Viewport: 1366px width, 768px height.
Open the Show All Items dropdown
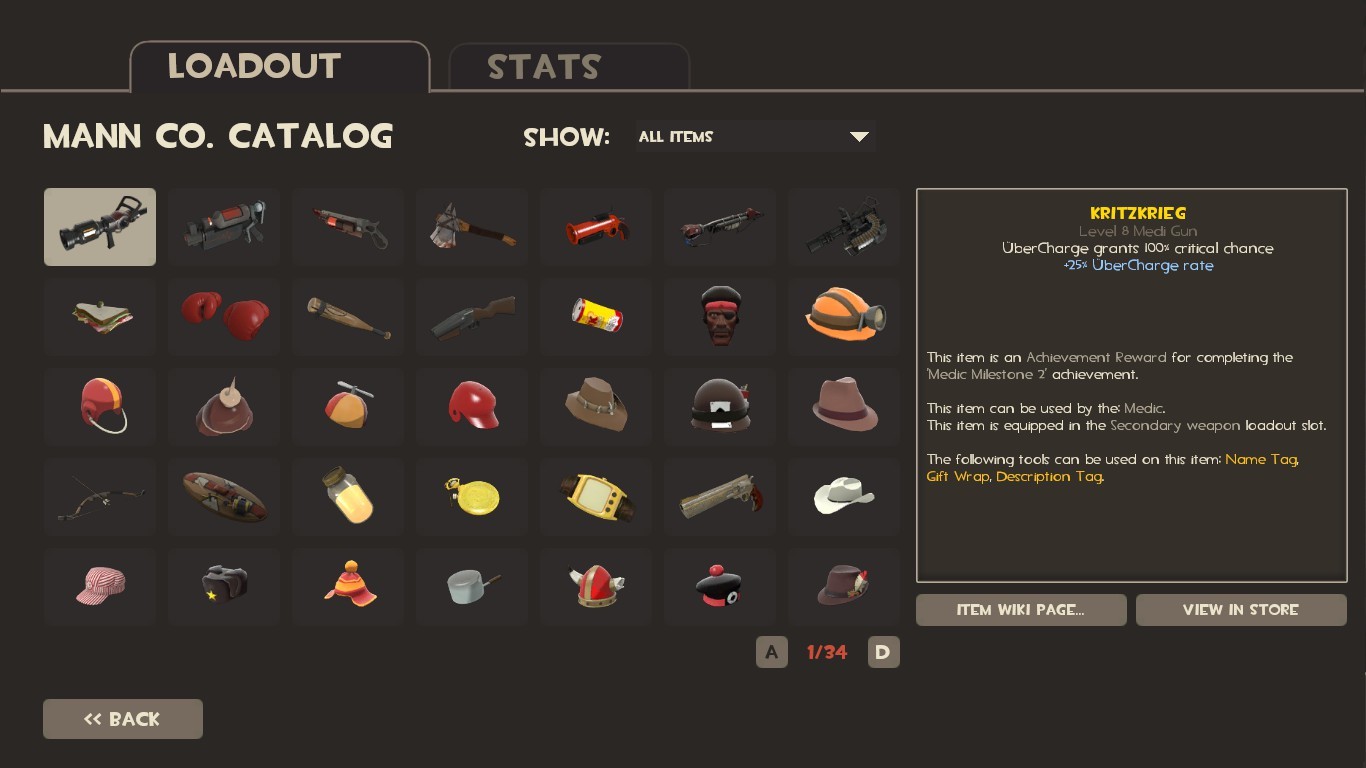[x=755, y=137]
